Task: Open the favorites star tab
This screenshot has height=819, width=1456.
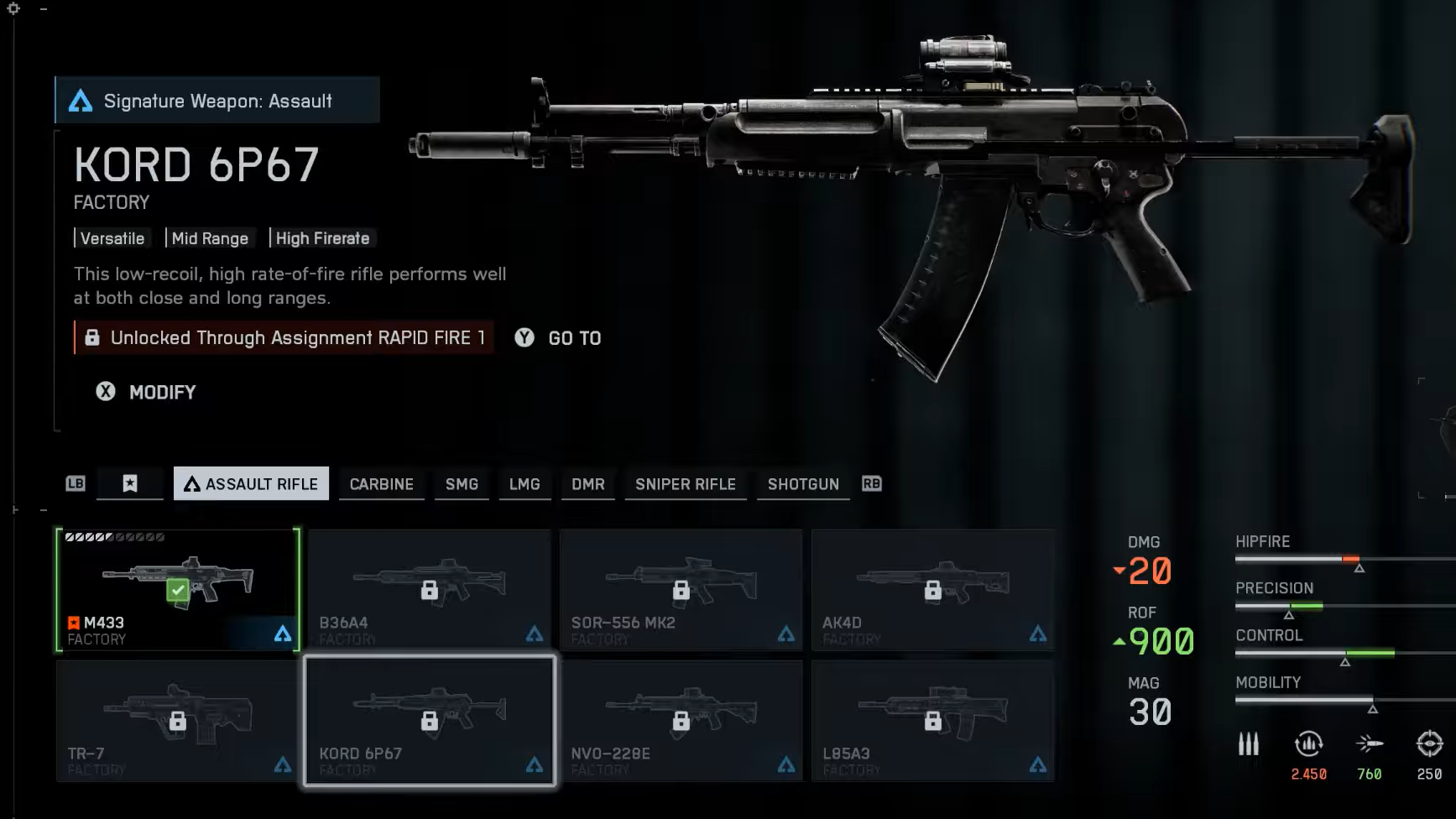Action: coord(130,484)
